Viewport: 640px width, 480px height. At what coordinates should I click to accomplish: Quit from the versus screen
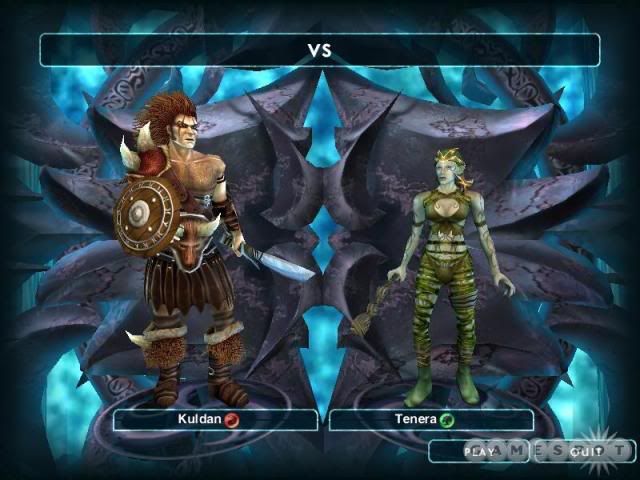[584, 451]
